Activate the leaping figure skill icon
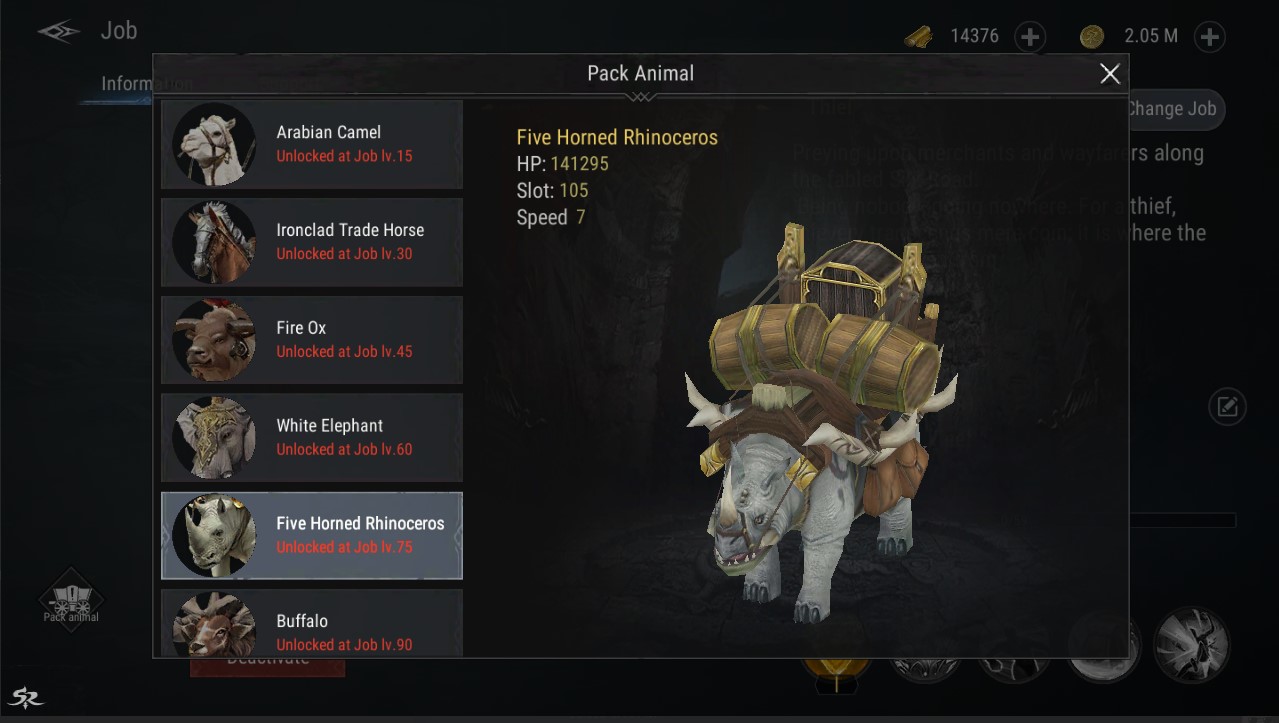Image resolution: width=1279 pixels, height=723 pixels. [1191, 644]
